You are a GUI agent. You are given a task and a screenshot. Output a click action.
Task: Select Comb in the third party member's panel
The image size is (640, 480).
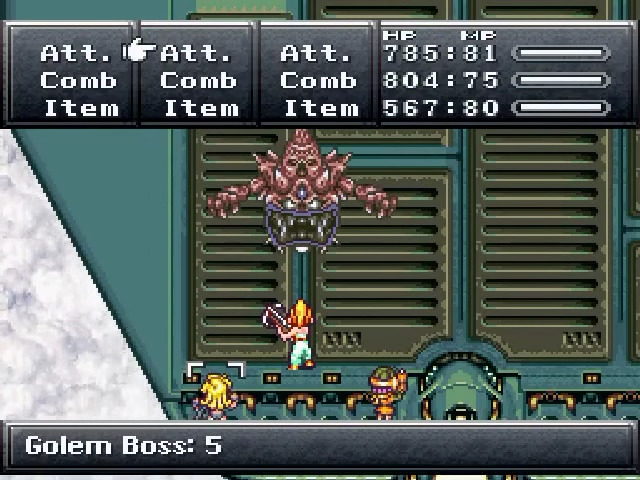tap(317, 81)
